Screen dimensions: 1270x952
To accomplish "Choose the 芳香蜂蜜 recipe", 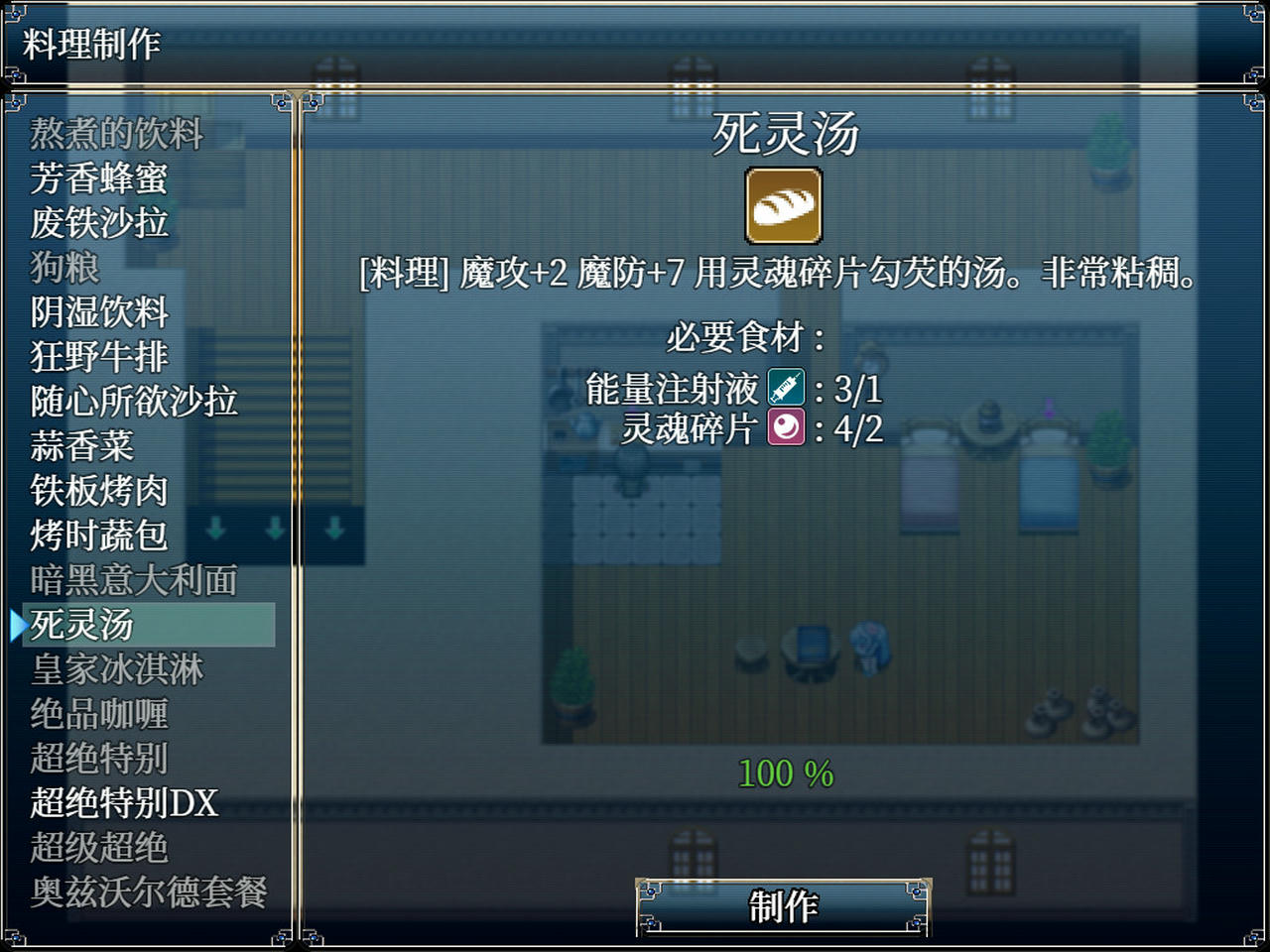I will coord(99,178).
